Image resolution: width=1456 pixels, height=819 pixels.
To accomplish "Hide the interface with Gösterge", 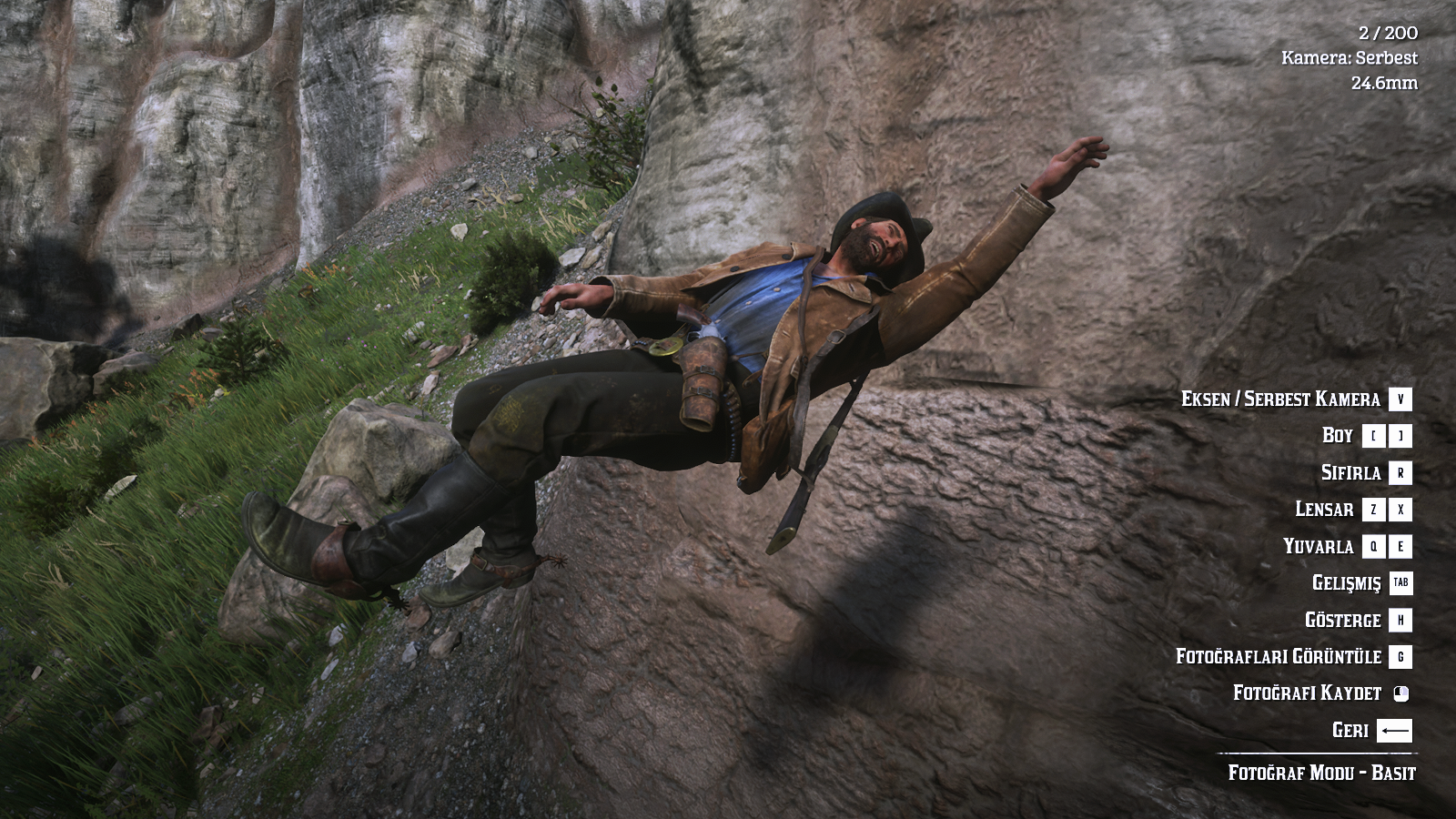I will [x=1342, y=621].
